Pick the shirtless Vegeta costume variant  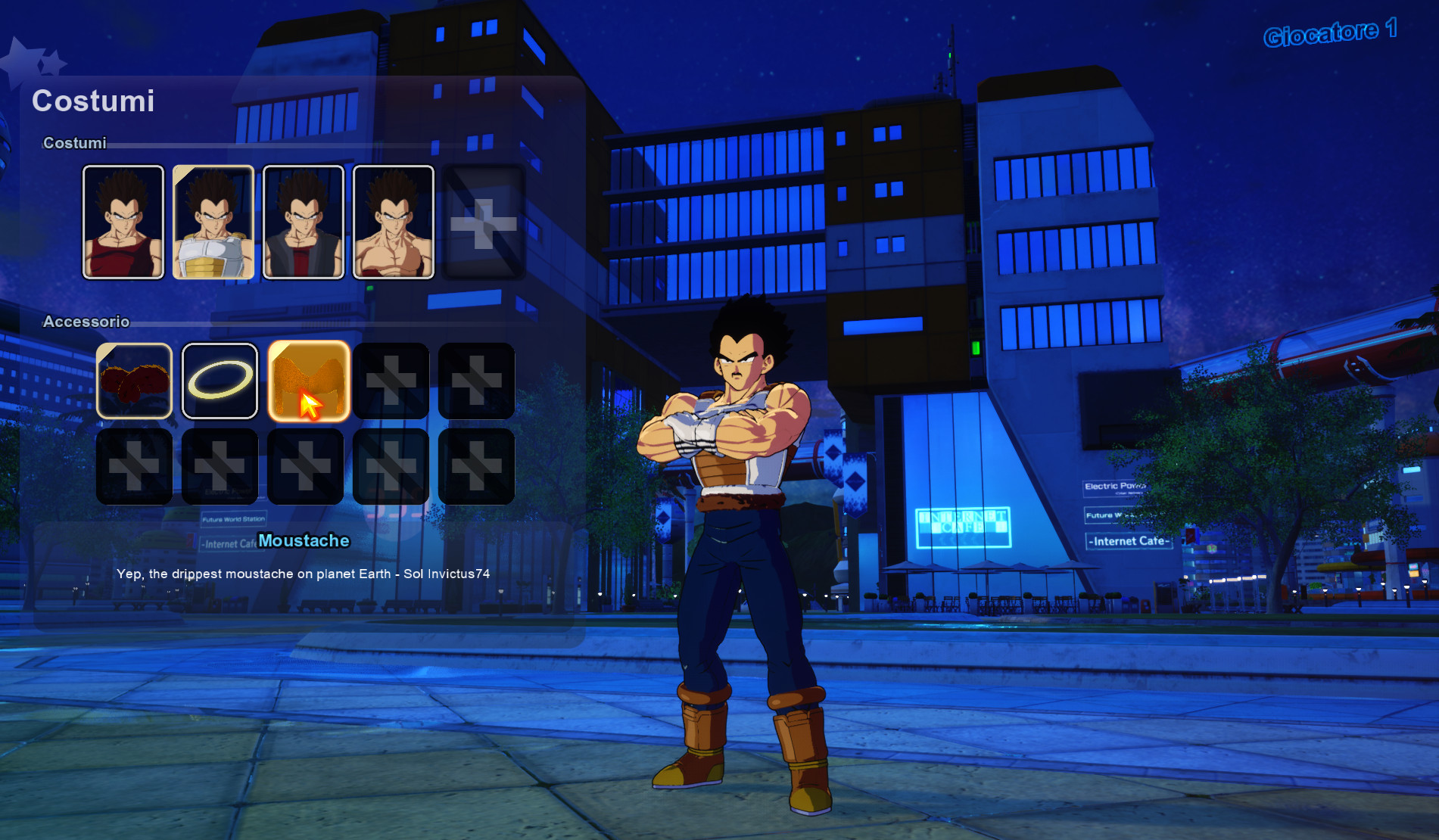coord(393,221)
